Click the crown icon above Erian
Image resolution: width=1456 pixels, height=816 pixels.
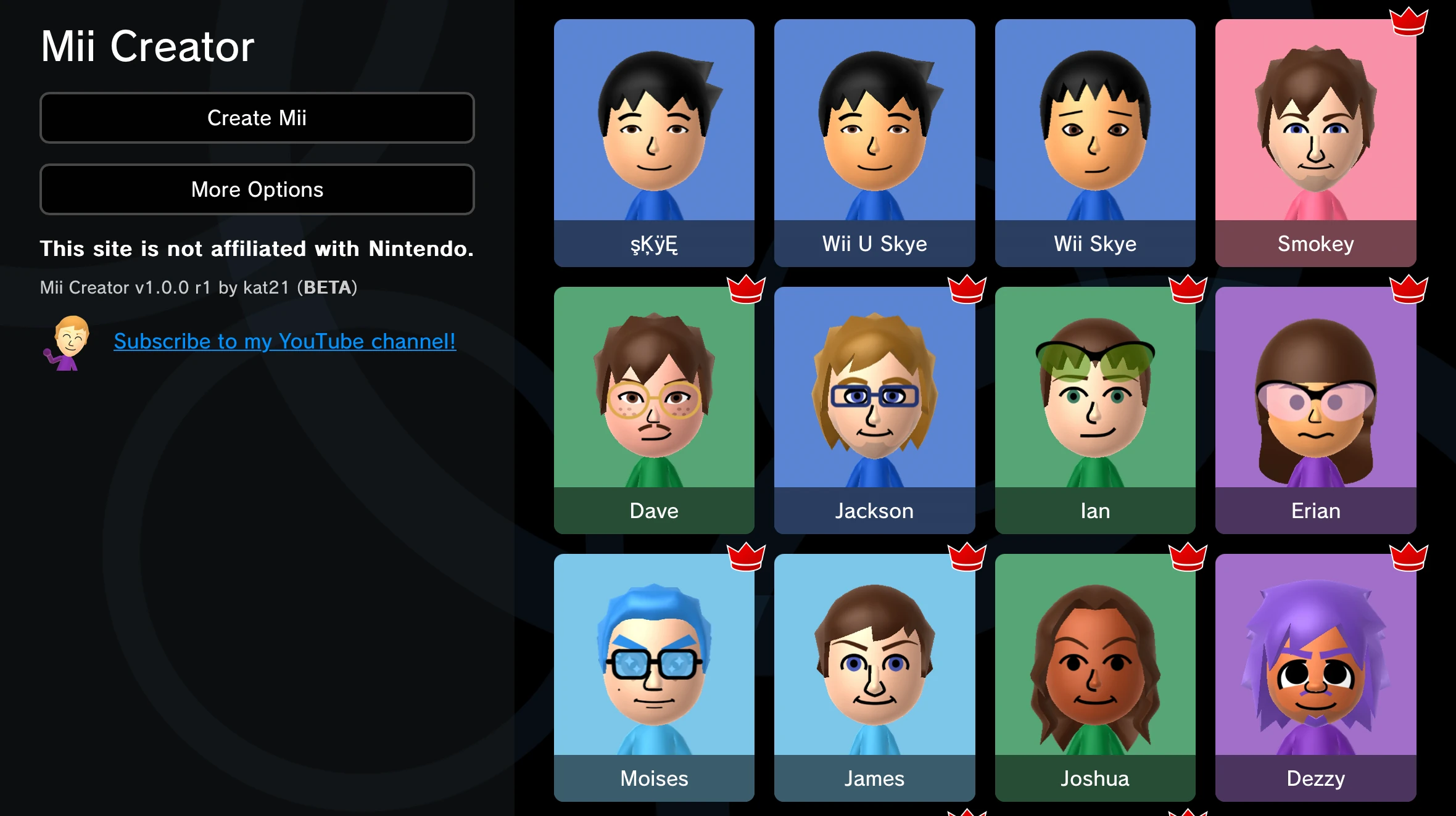(1410, 289)
